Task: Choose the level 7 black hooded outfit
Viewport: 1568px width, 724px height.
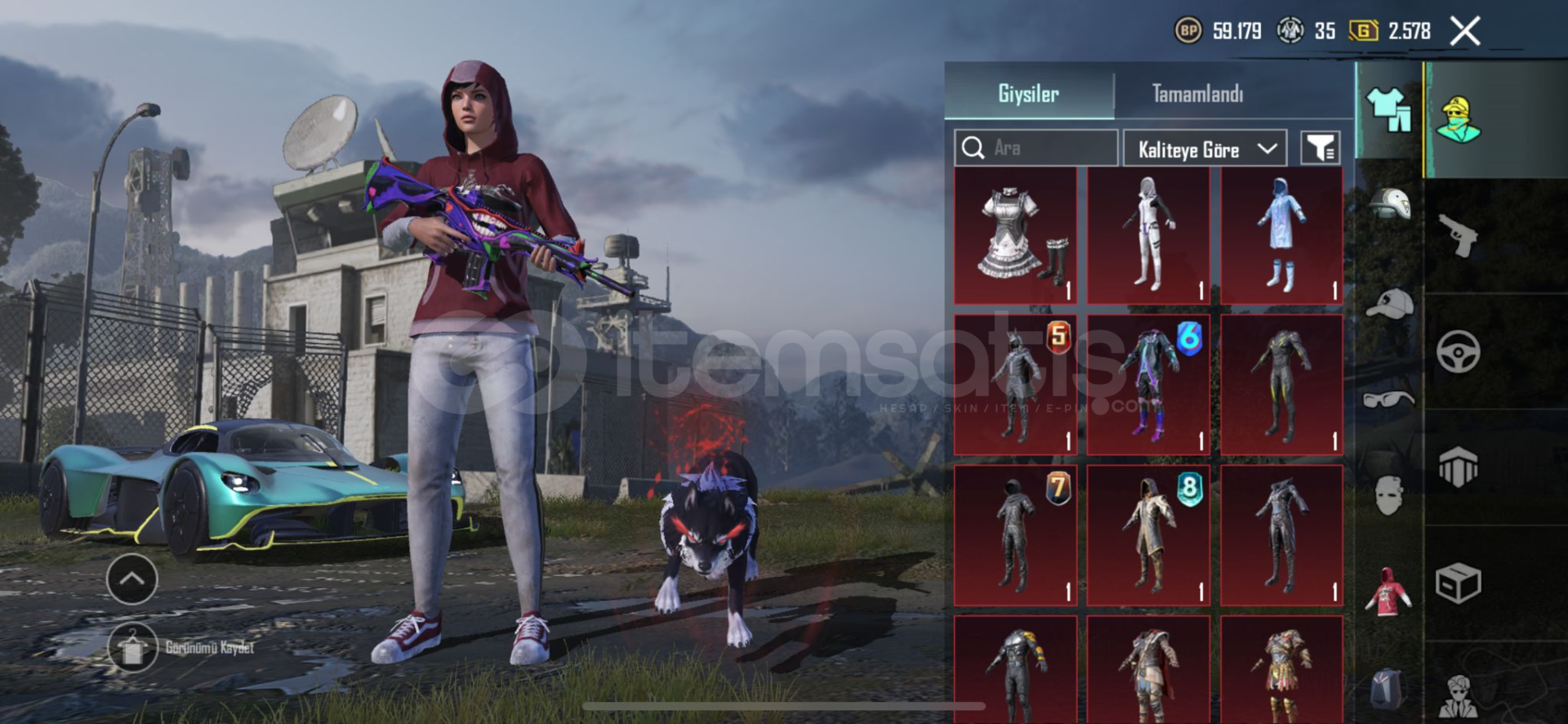Action: (1015, 535)
